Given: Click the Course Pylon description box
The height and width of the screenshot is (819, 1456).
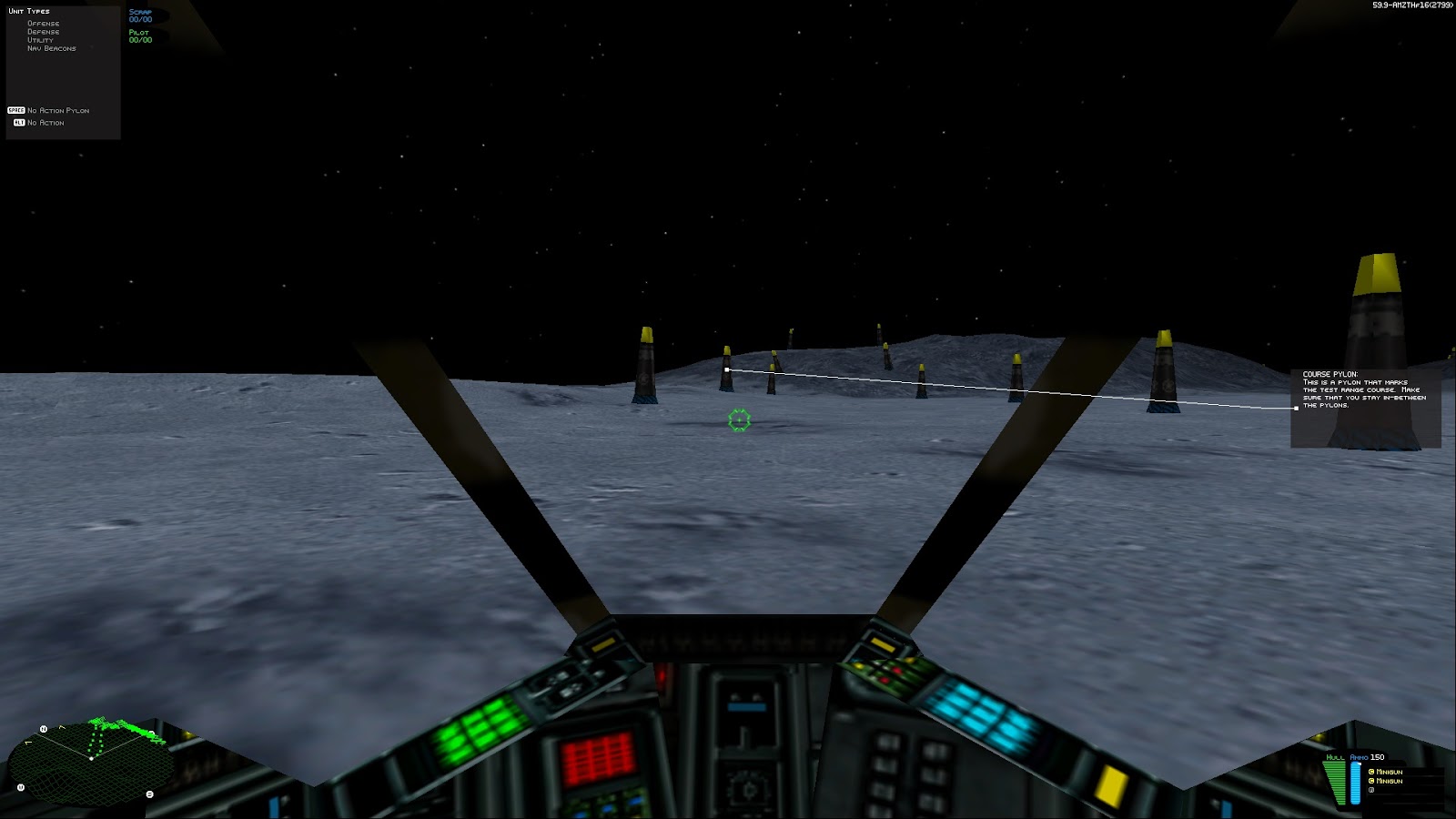Looking at the screenshot, I should point(1365,400).
